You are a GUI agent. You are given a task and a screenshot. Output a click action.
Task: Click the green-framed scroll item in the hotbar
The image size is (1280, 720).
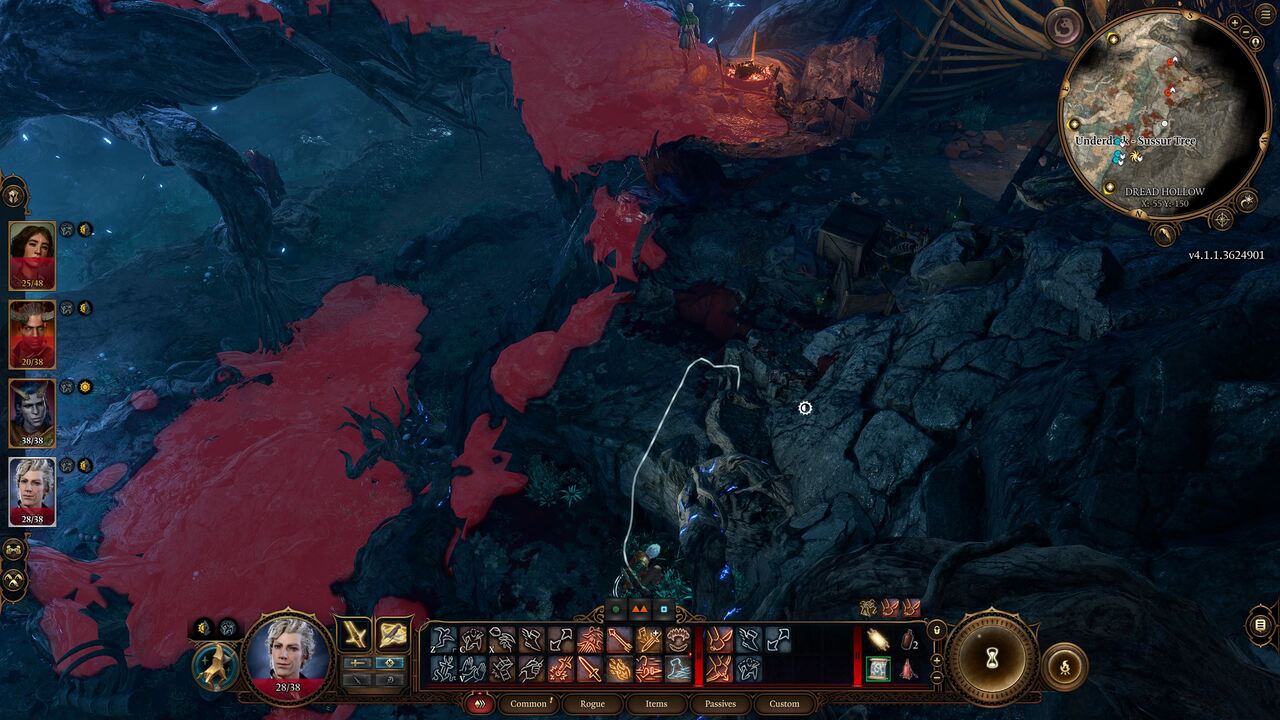877,669
